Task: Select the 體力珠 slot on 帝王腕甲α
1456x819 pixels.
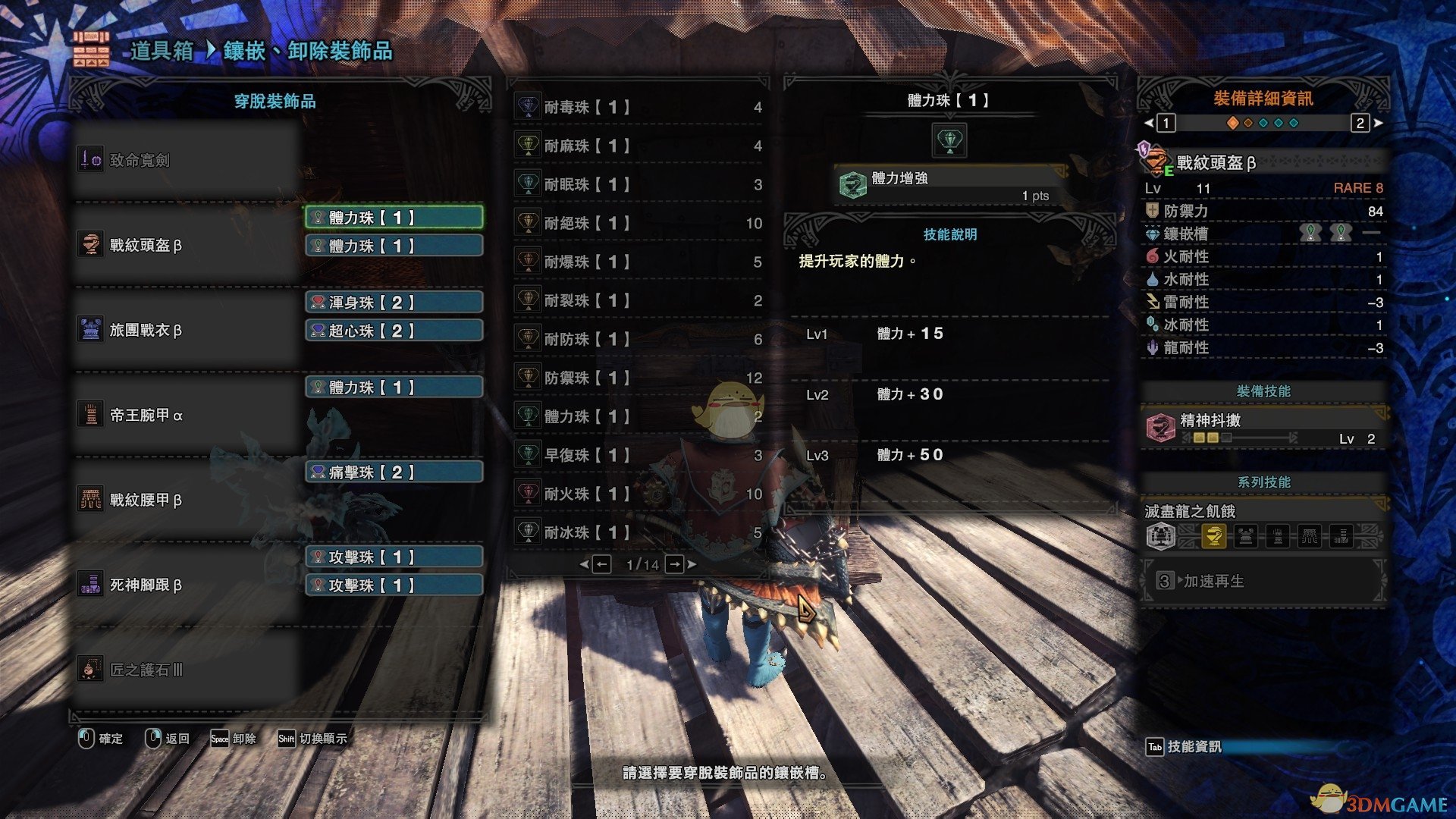Action: 394,388
